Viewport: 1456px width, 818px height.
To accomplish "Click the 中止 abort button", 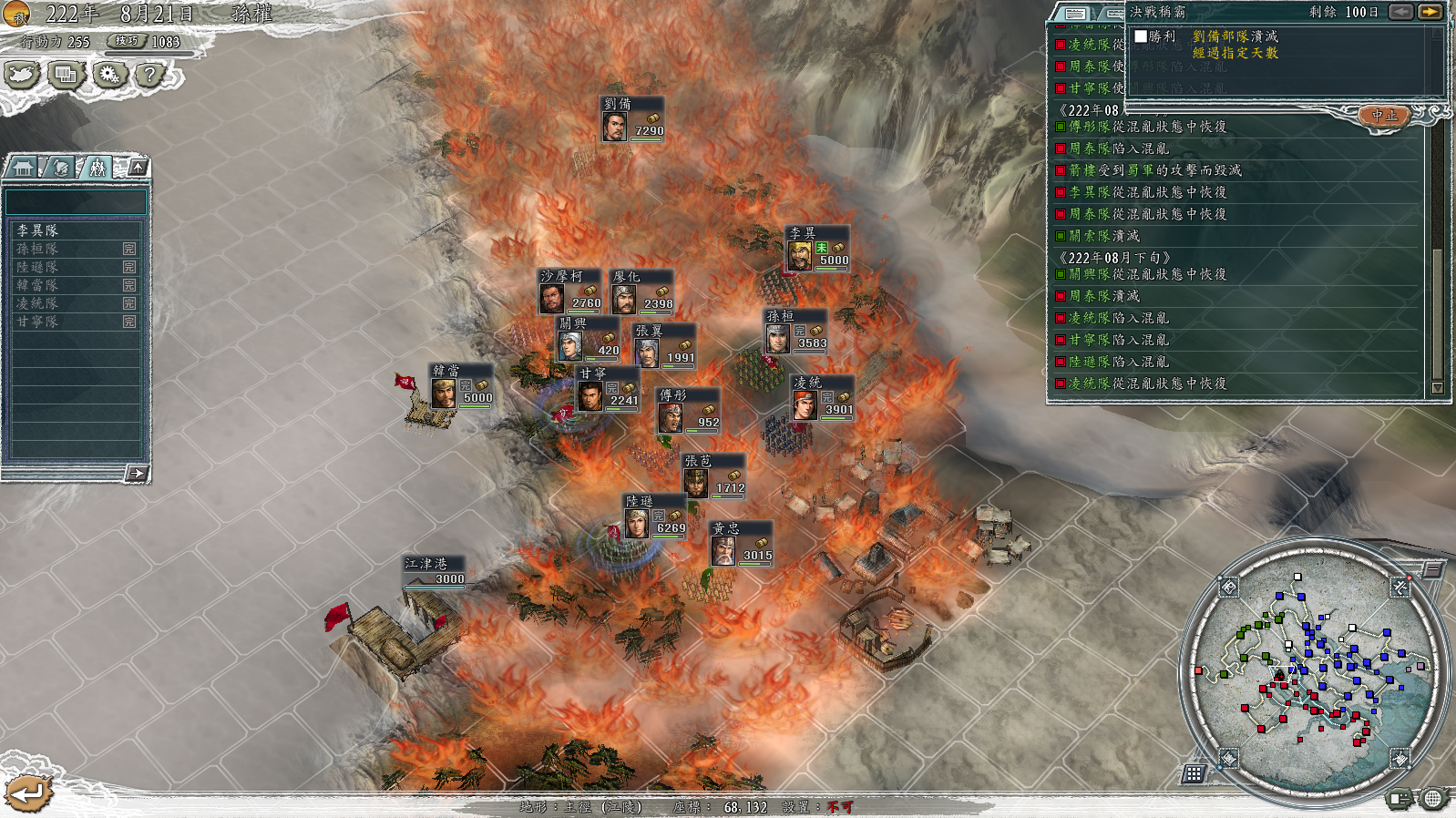I will tap(1384, 116).
